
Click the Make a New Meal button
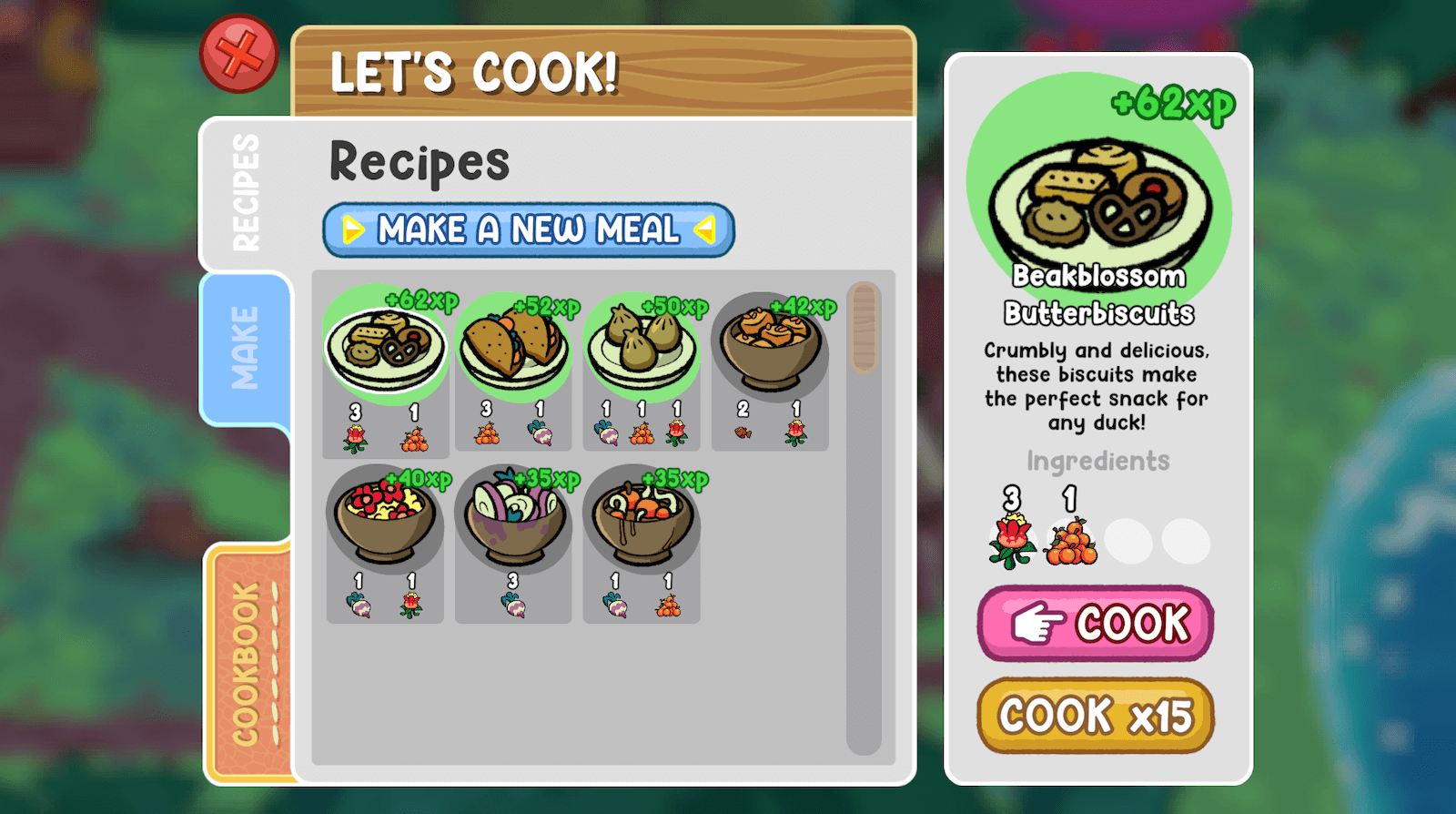[528, 229]
